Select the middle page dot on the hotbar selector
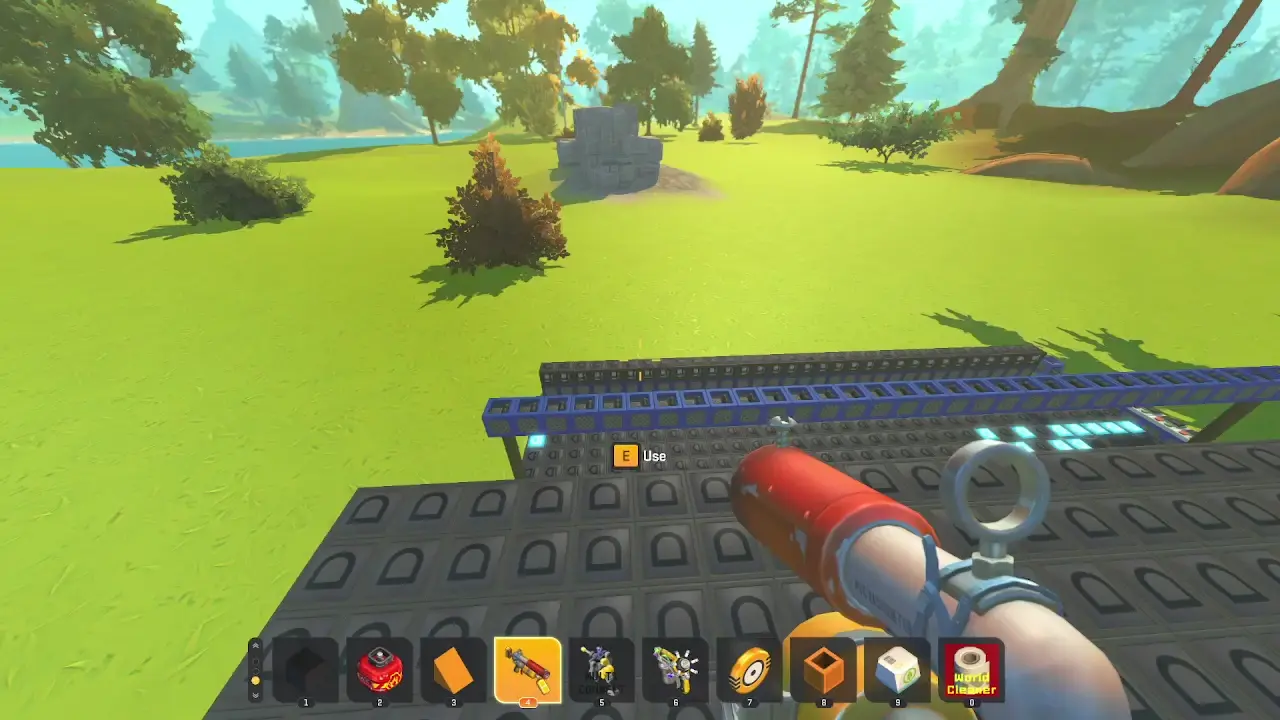The height and width of the screenshot is (720, 1280). [x=255, y=671]
